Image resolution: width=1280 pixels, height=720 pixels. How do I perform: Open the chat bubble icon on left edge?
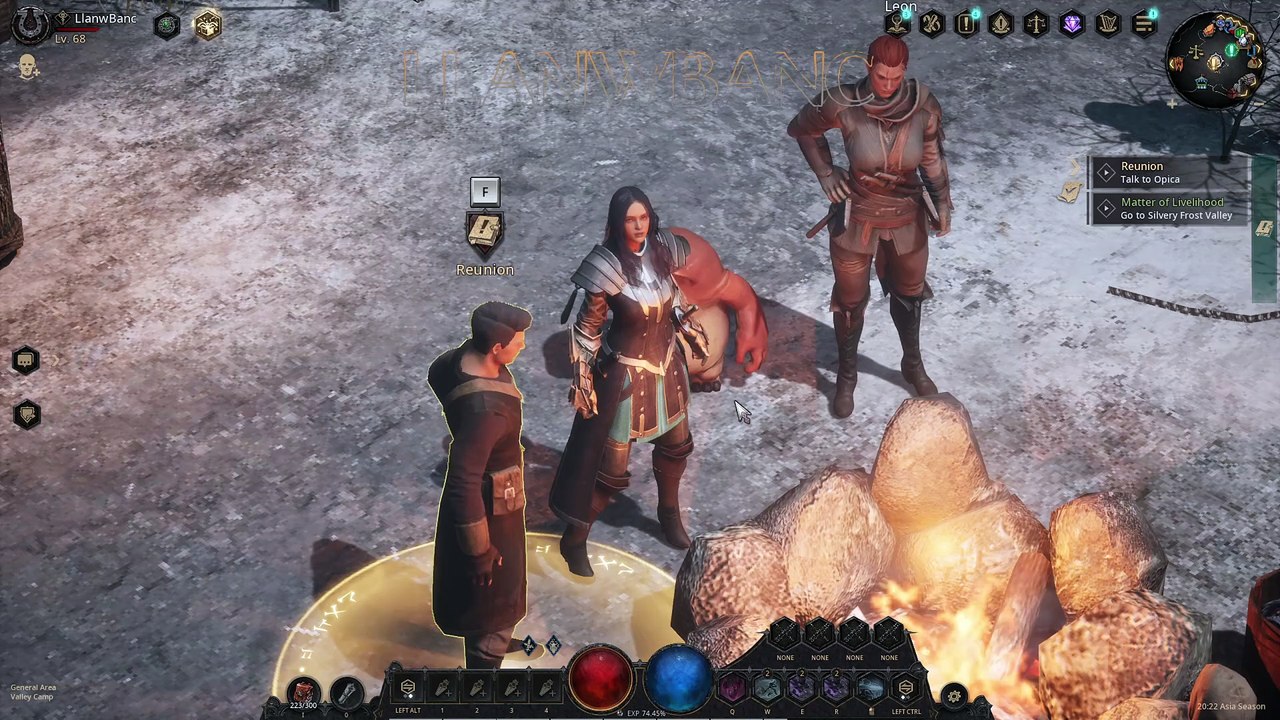[26, 360]
